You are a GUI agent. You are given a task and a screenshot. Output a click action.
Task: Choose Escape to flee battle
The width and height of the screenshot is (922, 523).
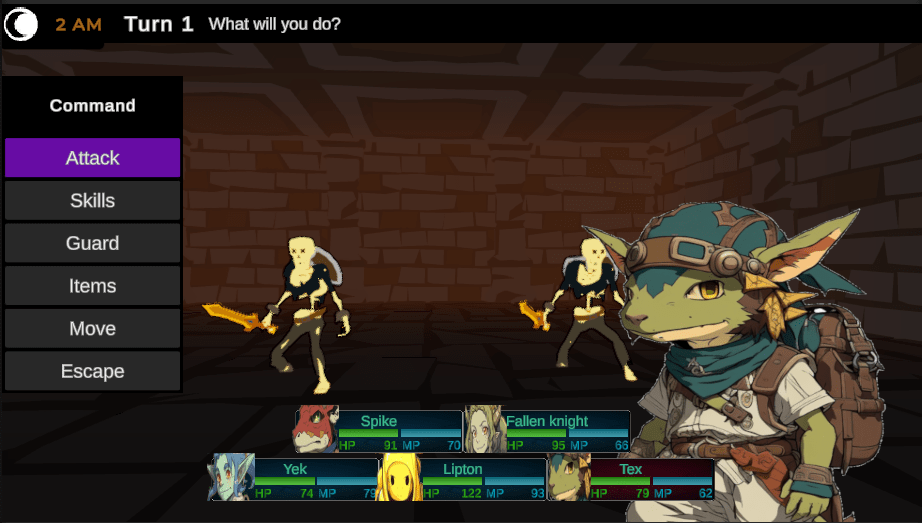(x=92, y=371)
